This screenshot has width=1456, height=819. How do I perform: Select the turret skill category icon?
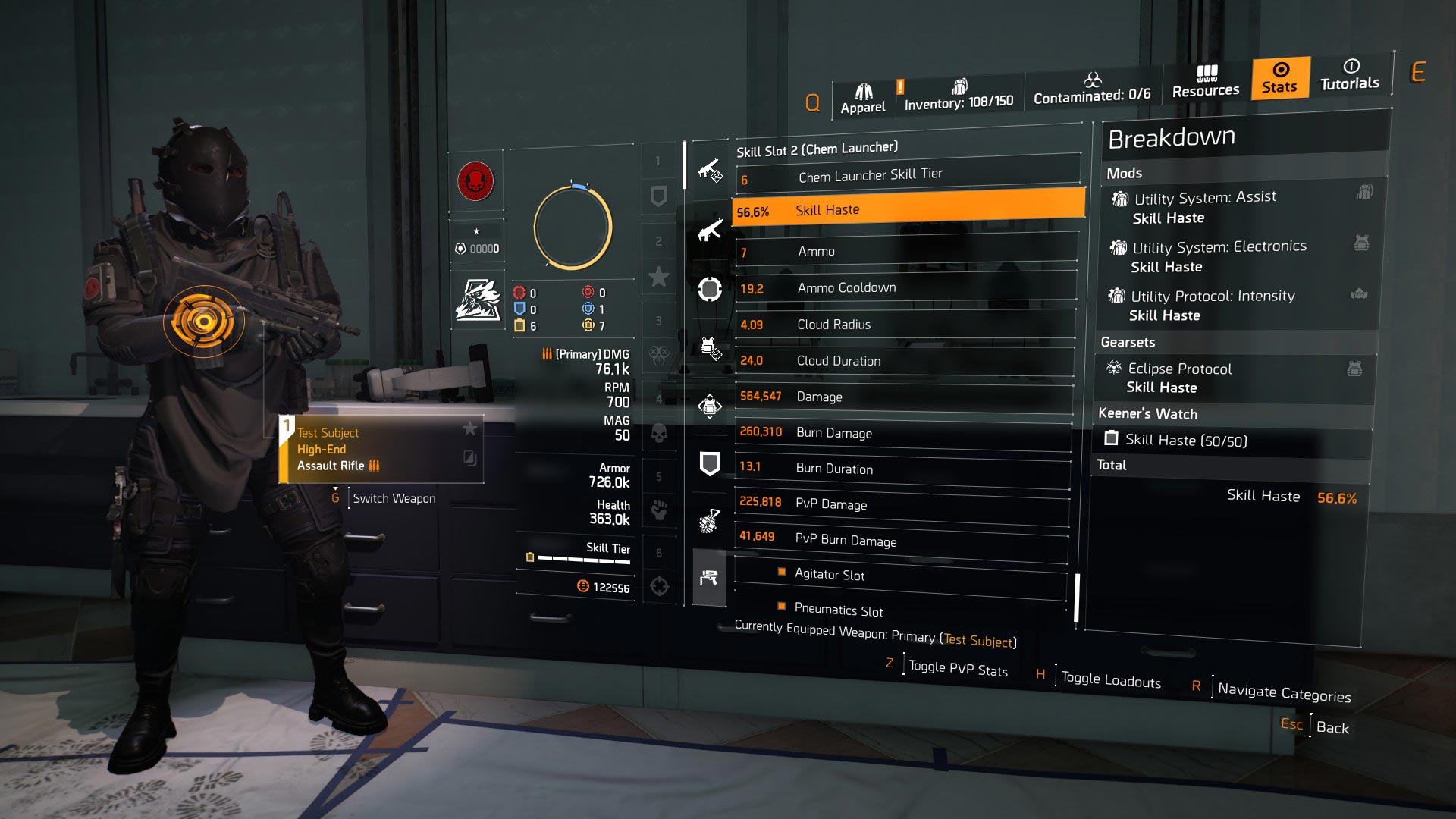(709, 579)
